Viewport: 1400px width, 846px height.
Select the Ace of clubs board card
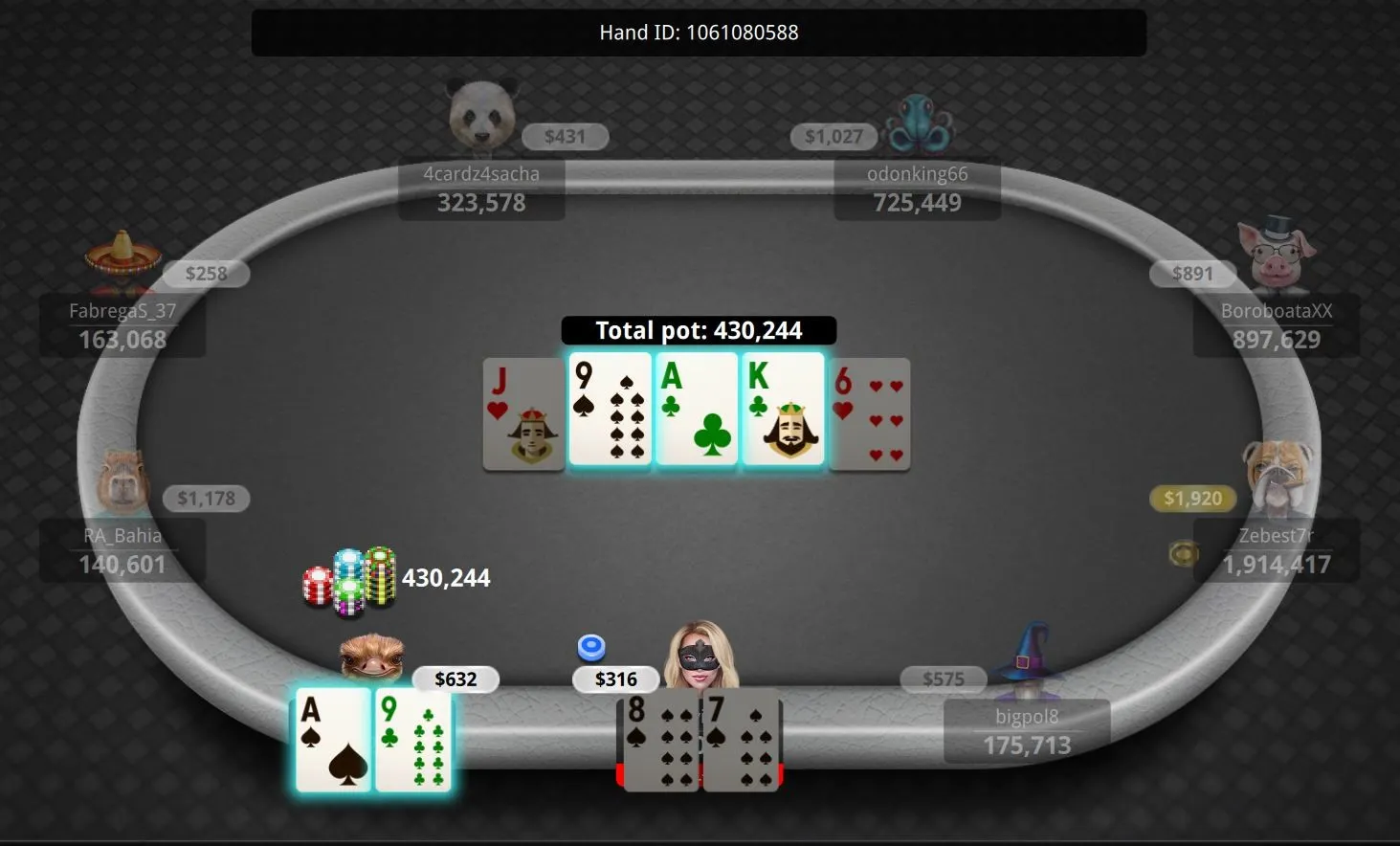click(697, 410)
